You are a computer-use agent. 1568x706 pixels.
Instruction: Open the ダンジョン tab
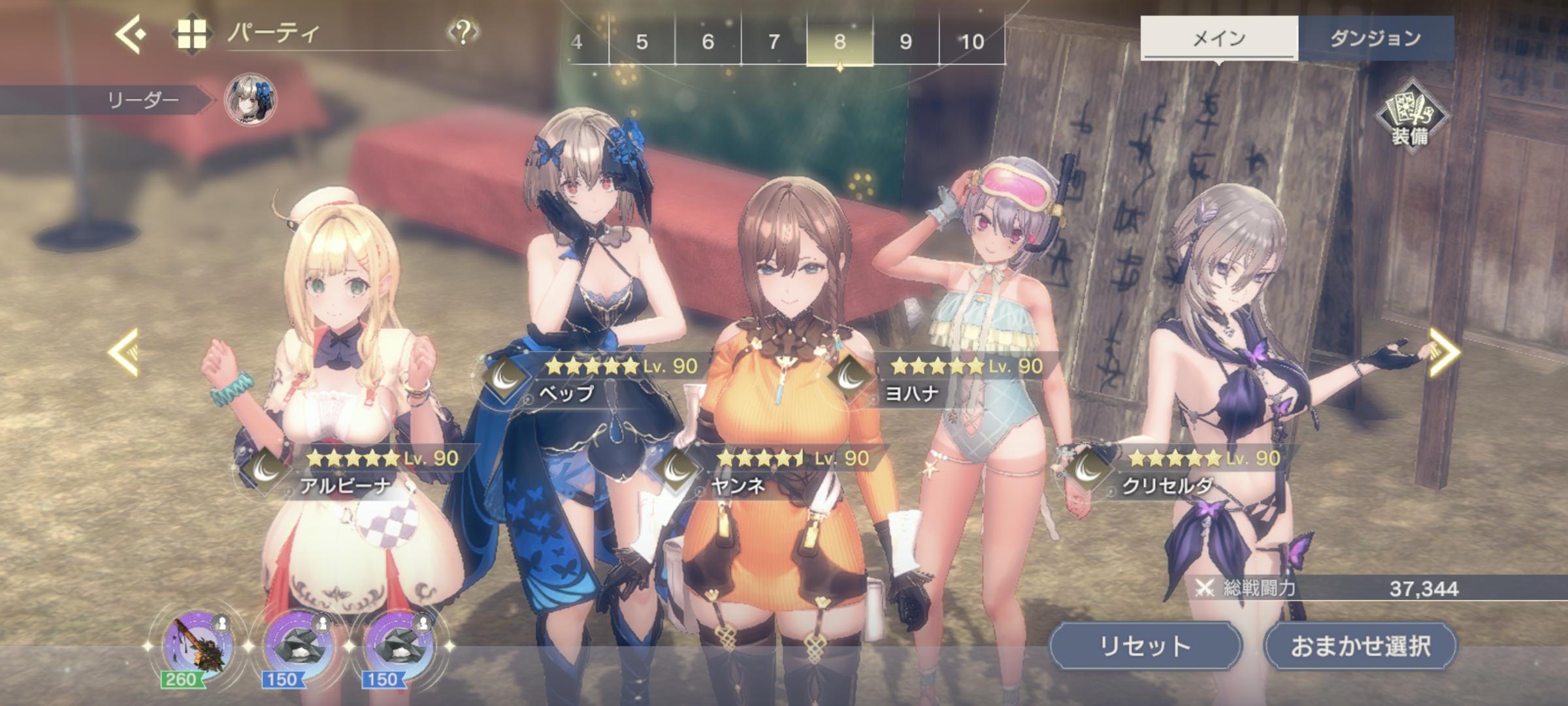pyautogui.click(x=1375, y=39)
